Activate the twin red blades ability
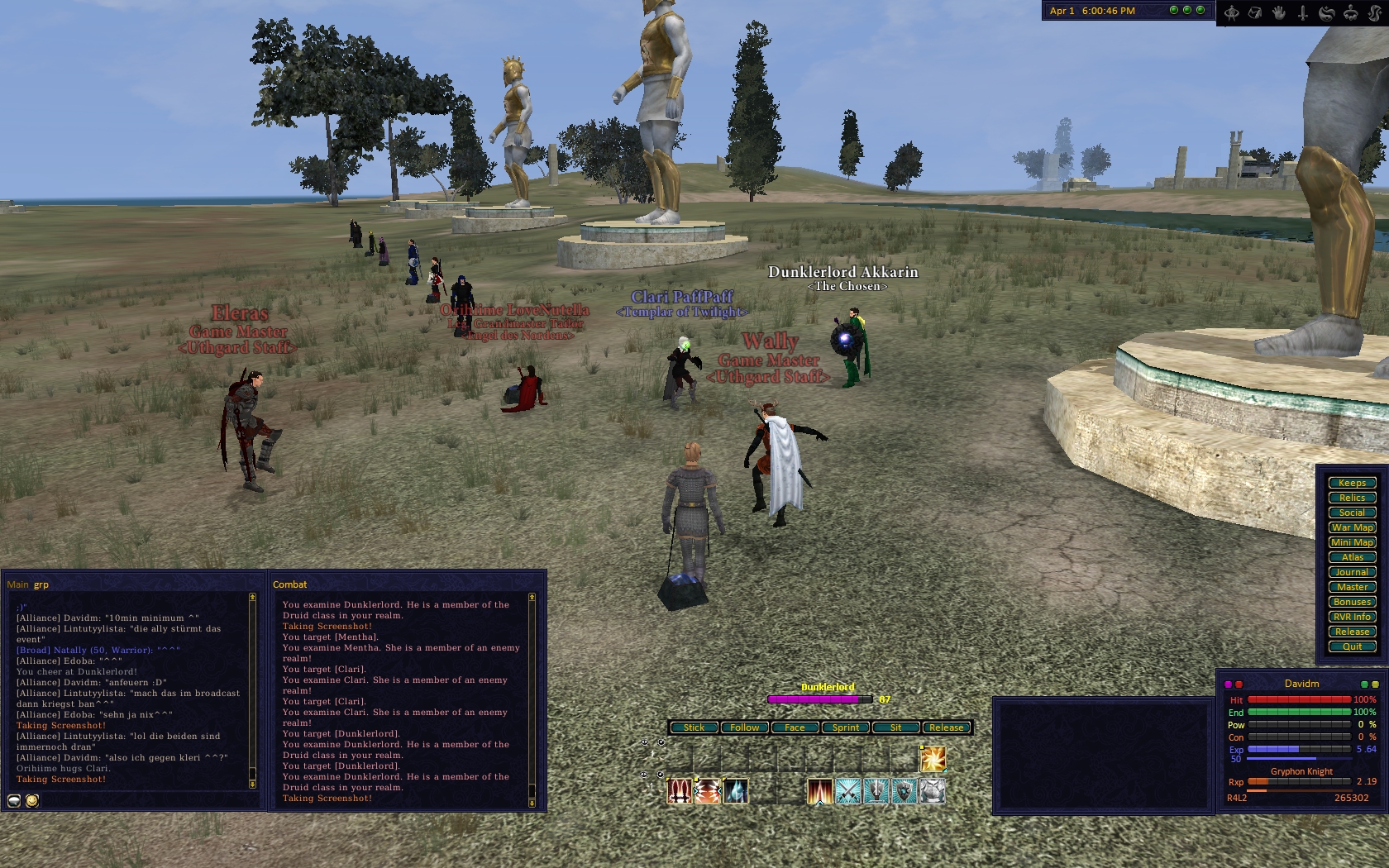Screen dimensions: 1389x868 pyautogui.click(x=680, y=791)
